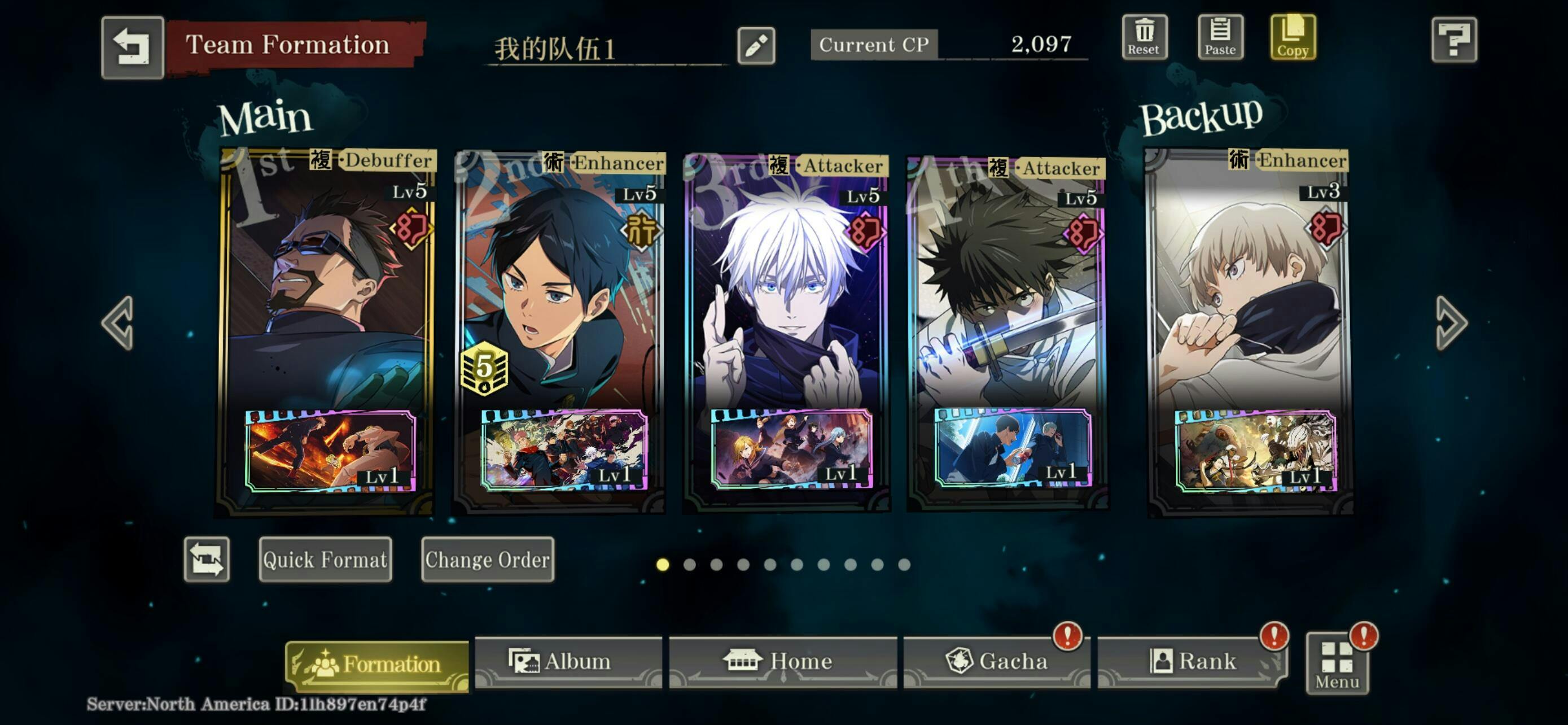The image size is (1568, 725).
Task: Show the previous team with the left arrow
Action: pos(117,322)
